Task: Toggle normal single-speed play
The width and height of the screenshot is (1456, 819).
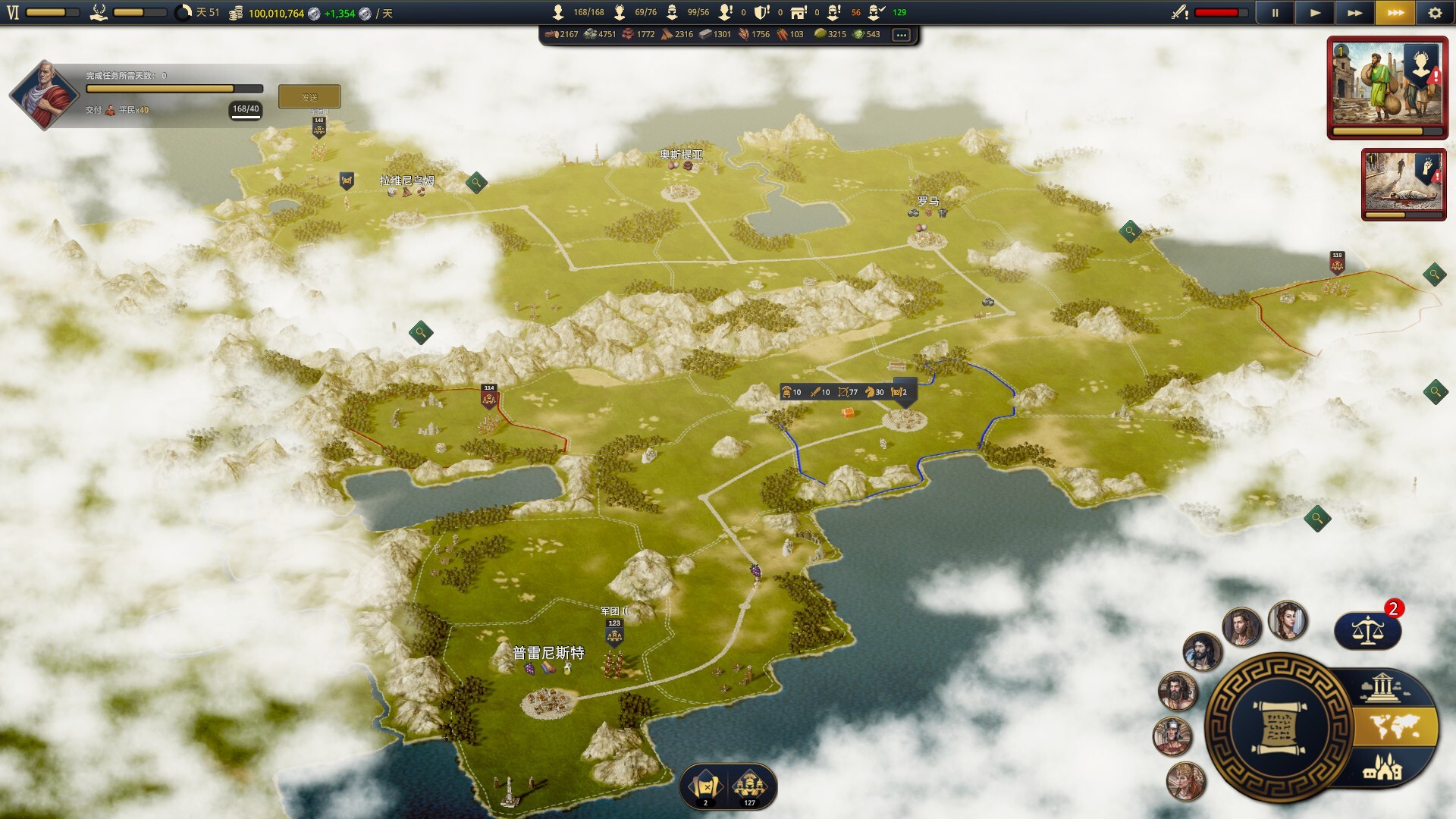Action: [x=1315, y=11]
